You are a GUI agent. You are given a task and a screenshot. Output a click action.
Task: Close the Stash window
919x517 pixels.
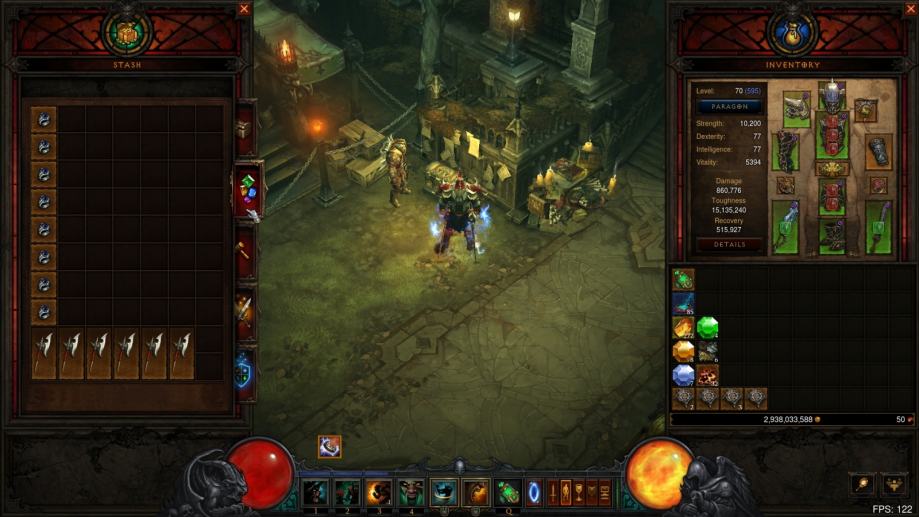244,9
